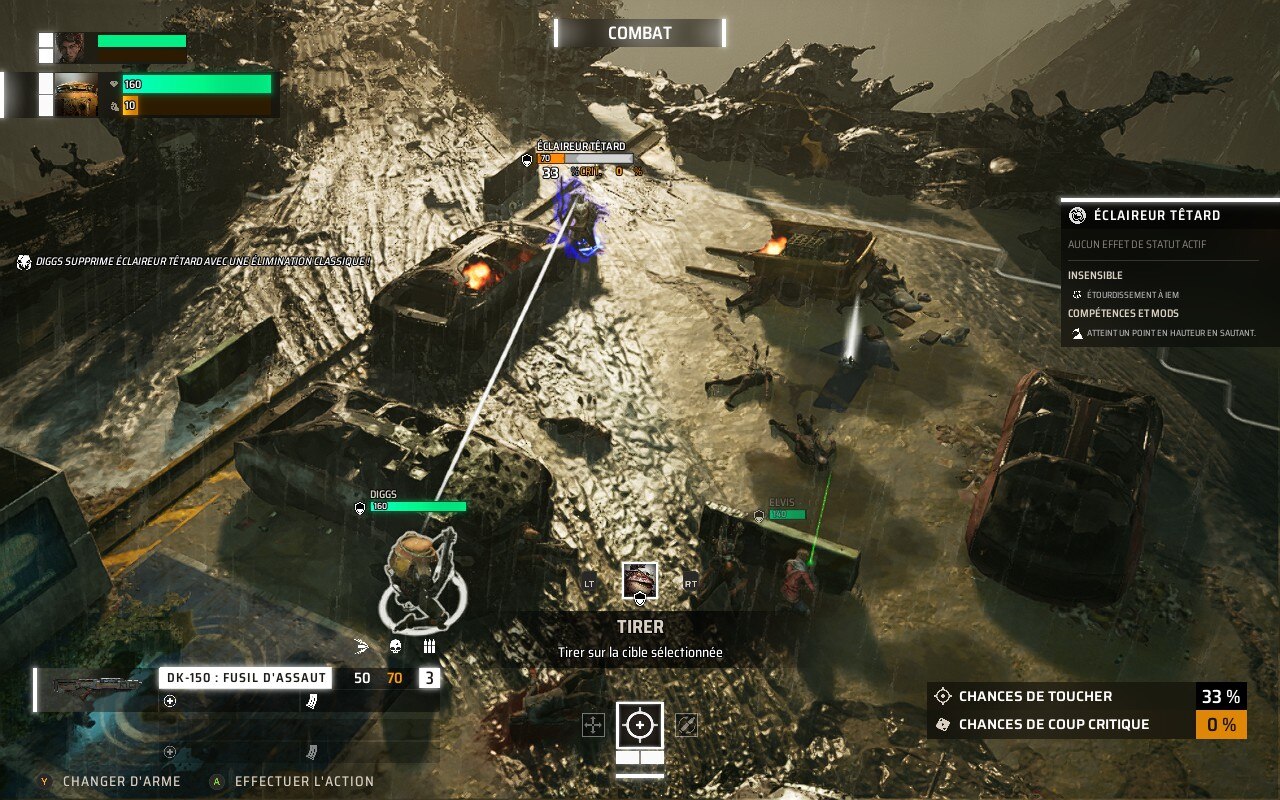Activate the reload action icon

[686, 725]
